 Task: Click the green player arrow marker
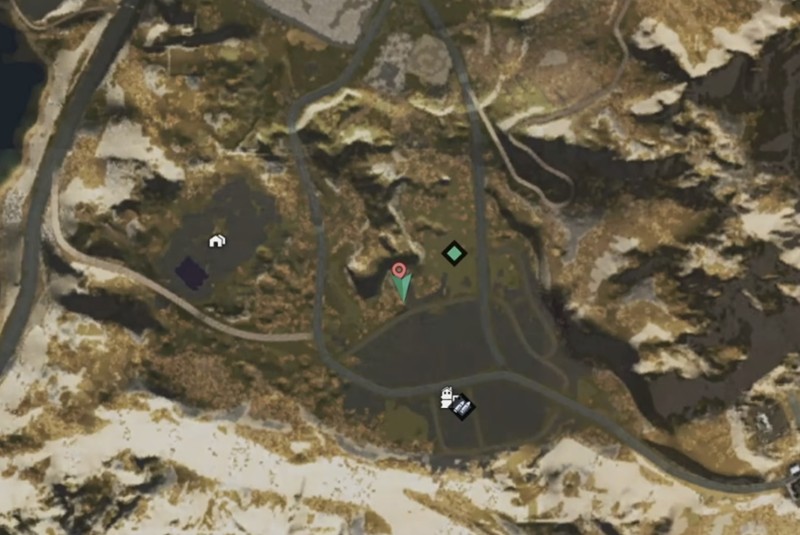tap(402, 288)
